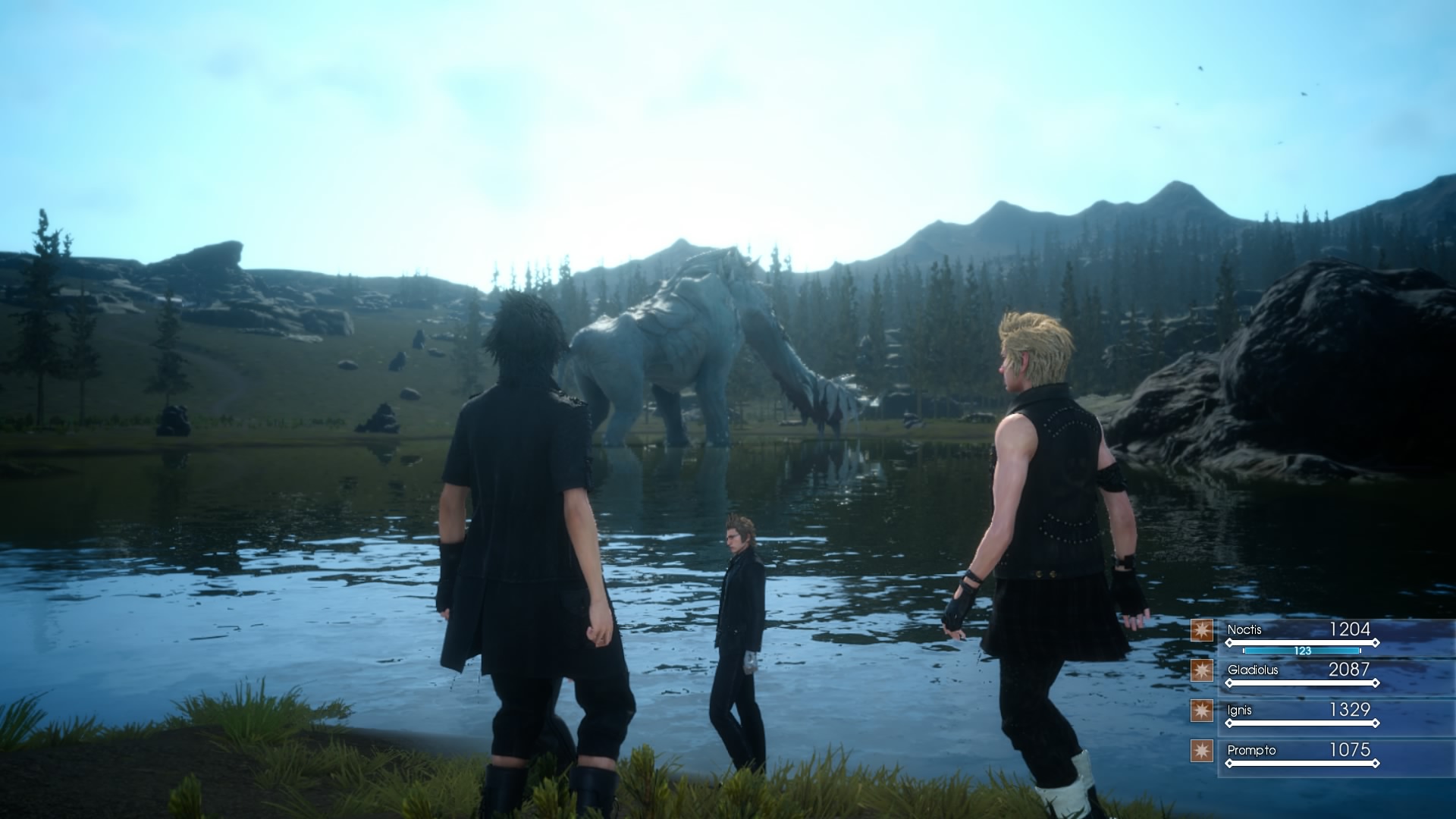
Task: Select the Prompto HUD panel
Action: [x=1319, y=758]
